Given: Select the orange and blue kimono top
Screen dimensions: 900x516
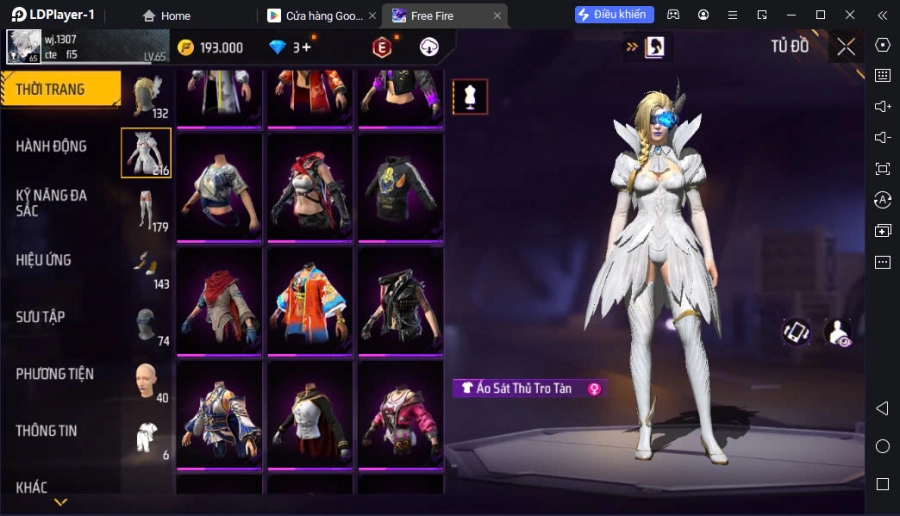Looking at the screenshot, I should [309, 302].
